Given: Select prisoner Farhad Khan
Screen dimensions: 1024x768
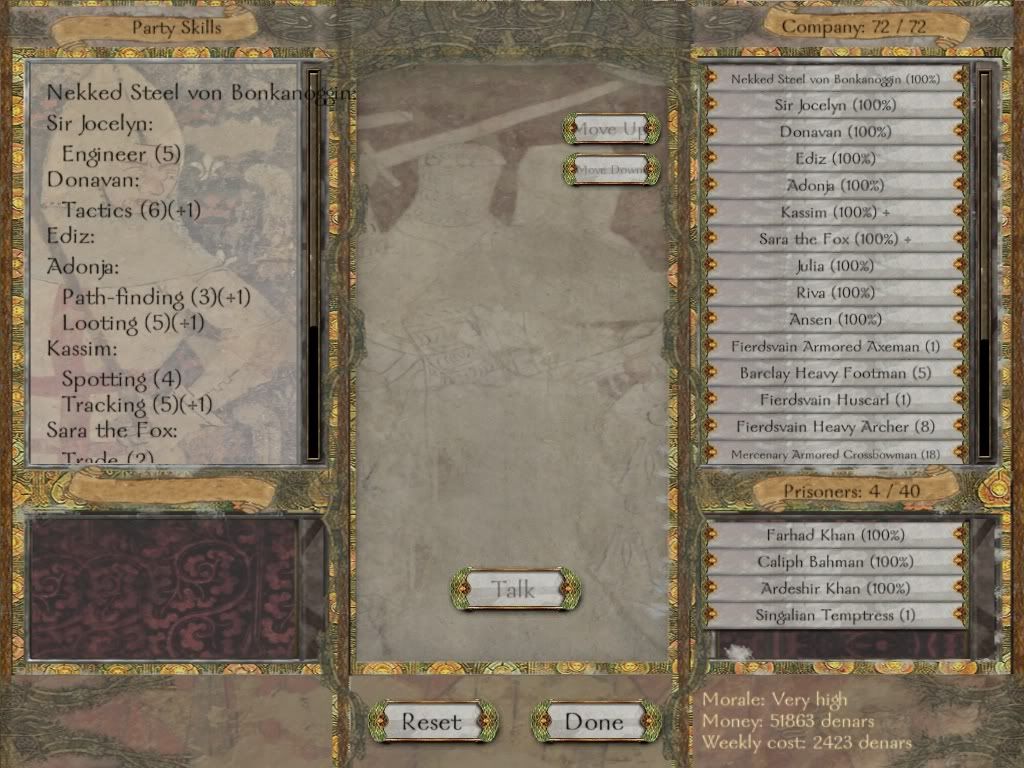Looking at the screenshot, I should tap(835, 535).
